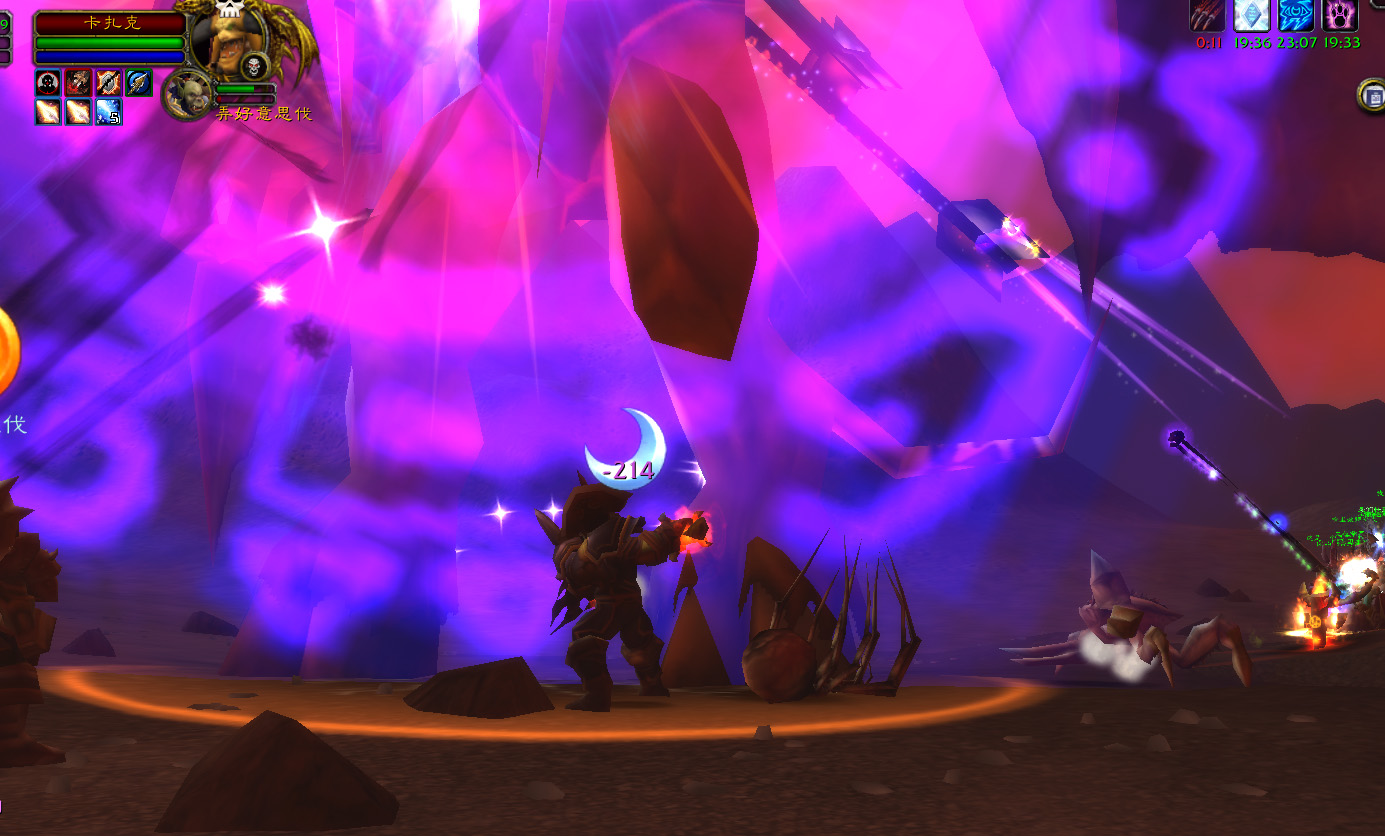Click the bloody axe debuff icon
Image resolution: width=1385 pixels, height=836 pixels.
tap(78, 83)
